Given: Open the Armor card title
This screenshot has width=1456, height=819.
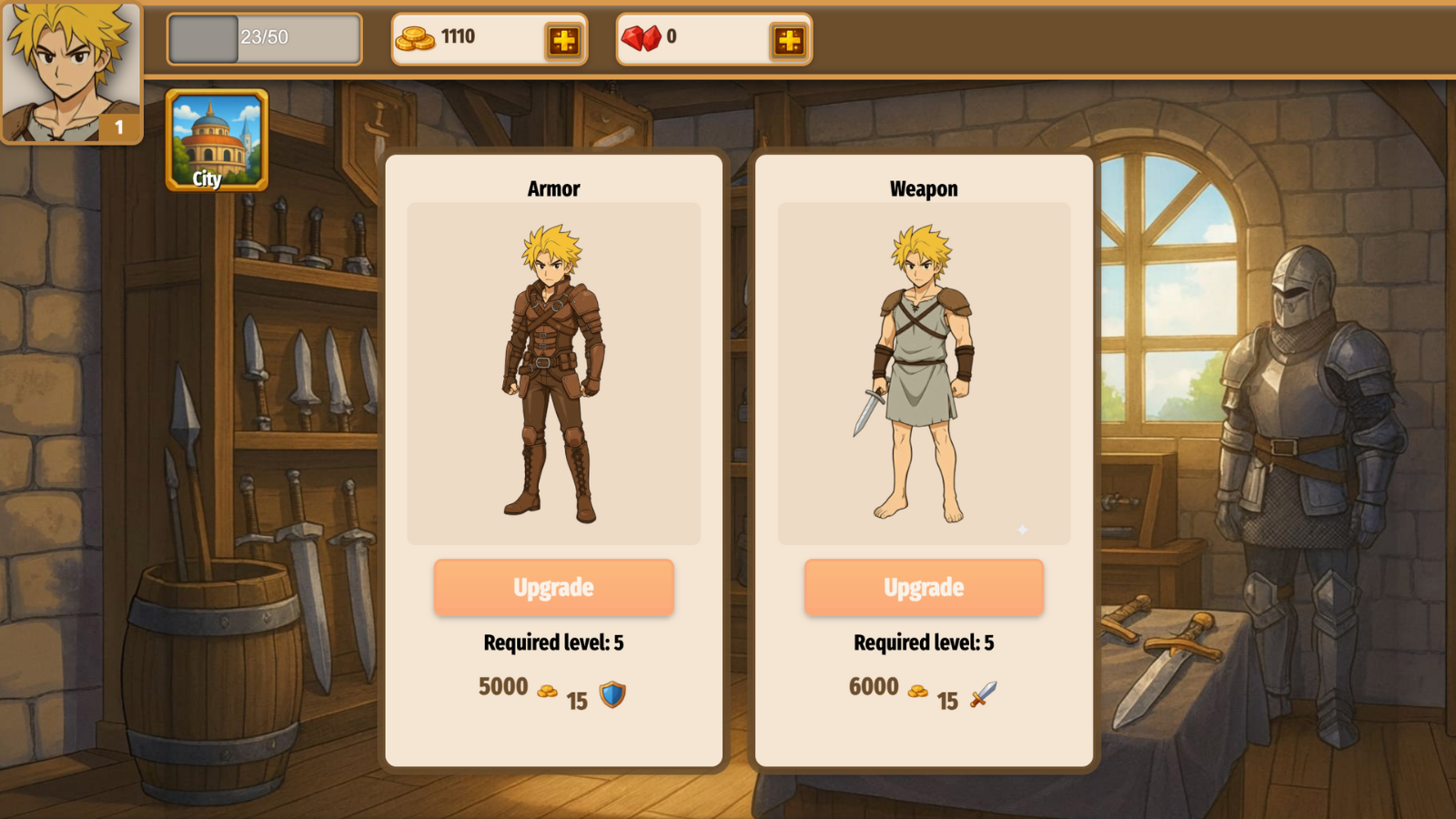Looking at the screenshot, I should click(x=553, y=188).
